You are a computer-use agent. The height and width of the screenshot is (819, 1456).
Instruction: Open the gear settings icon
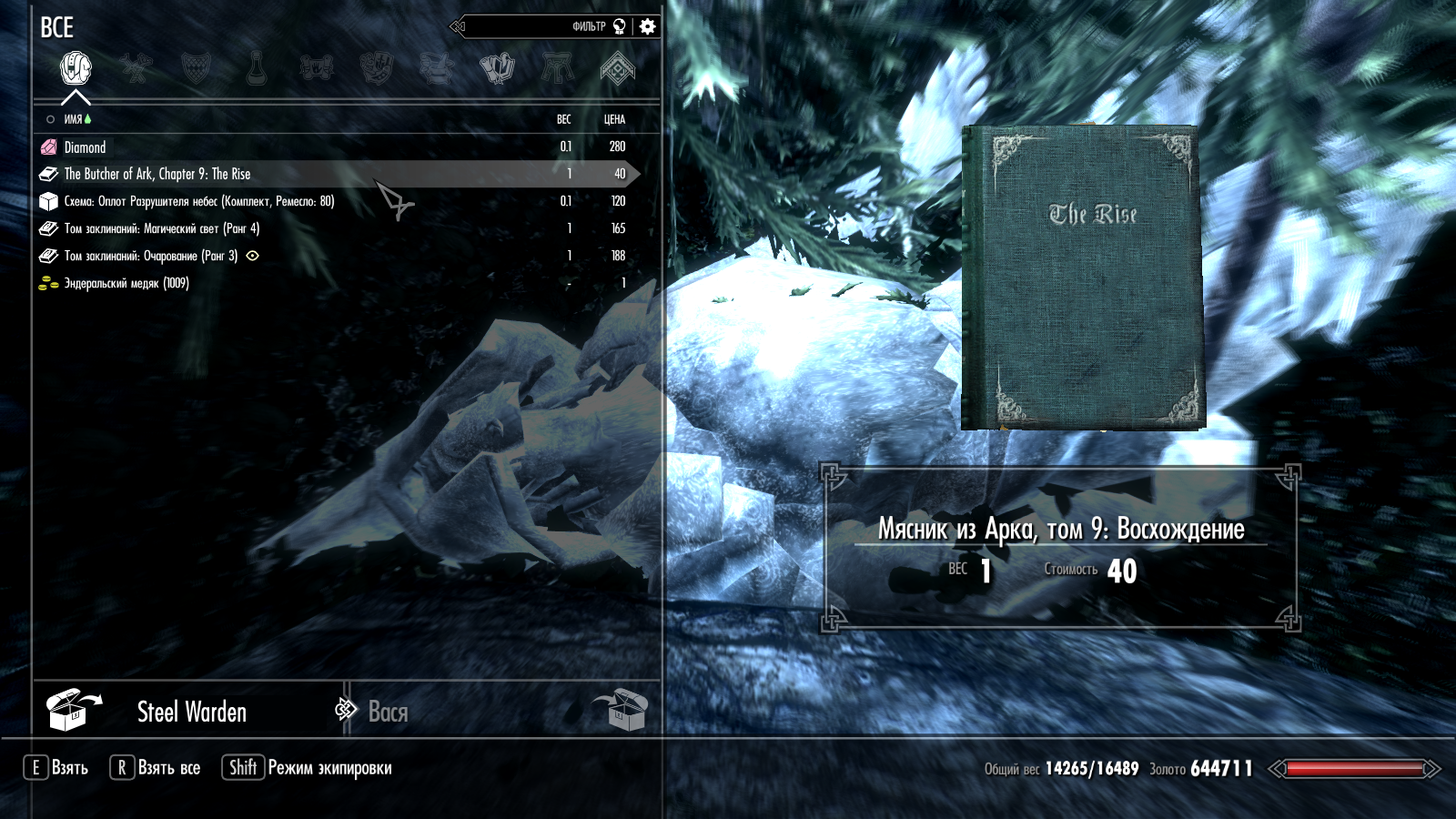coord(647,26)
